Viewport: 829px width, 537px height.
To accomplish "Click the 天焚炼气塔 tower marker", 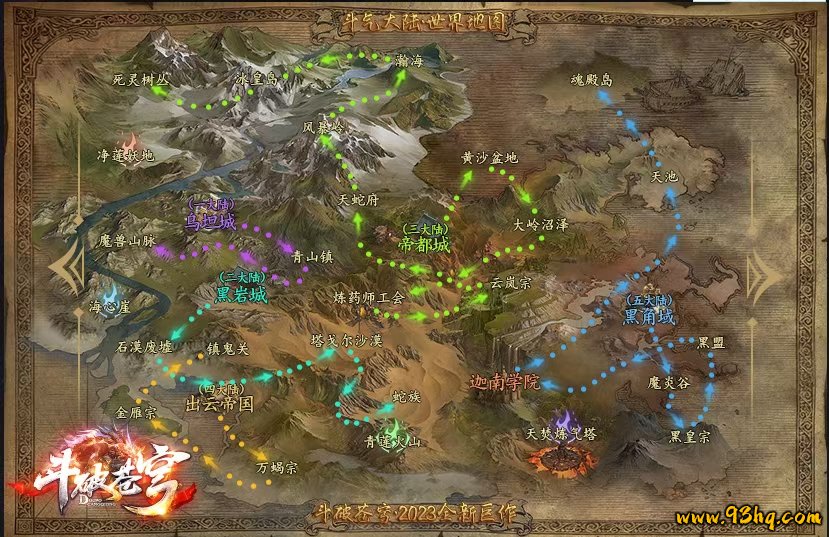I will (561, 435).
